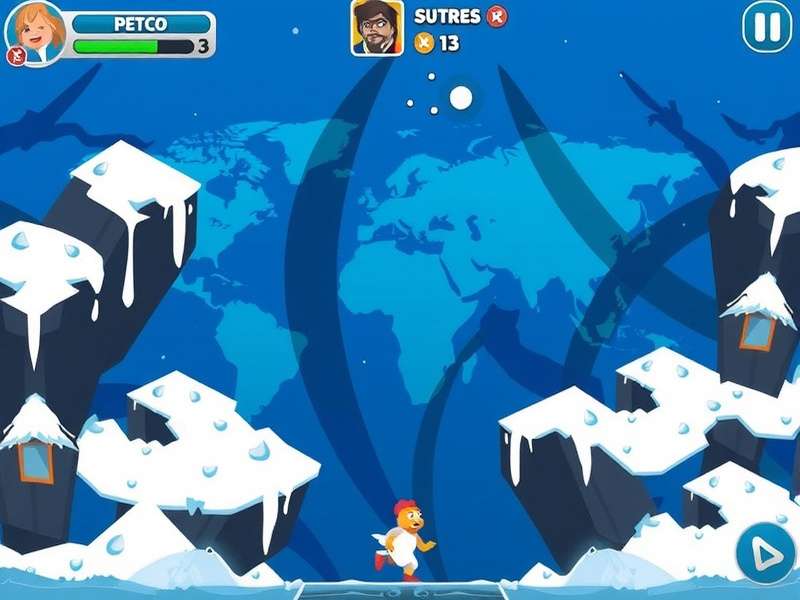Click the red X badge beside SUTRES
The height and width of the screenshot is (600, 800).
click(497, 16)
